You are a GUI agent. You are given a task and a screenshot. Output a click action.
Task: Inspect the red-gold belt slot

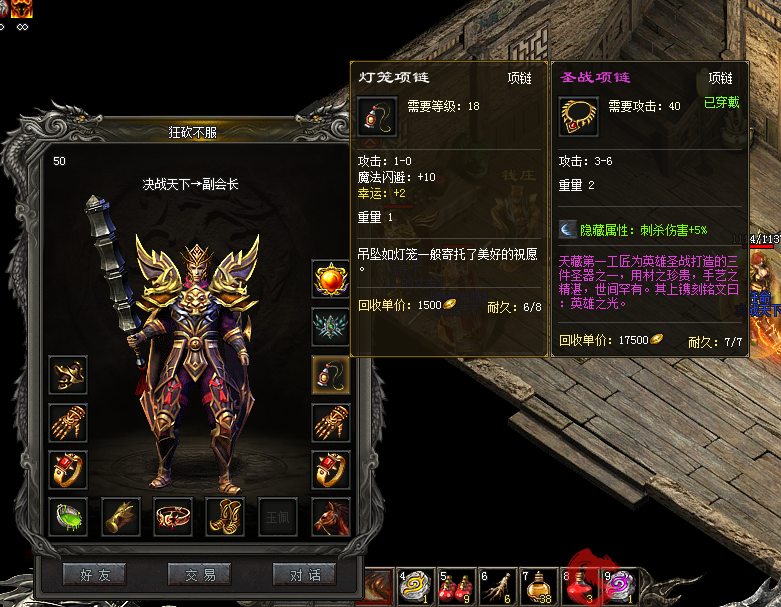pyautogui.click(x=173, y=517)
